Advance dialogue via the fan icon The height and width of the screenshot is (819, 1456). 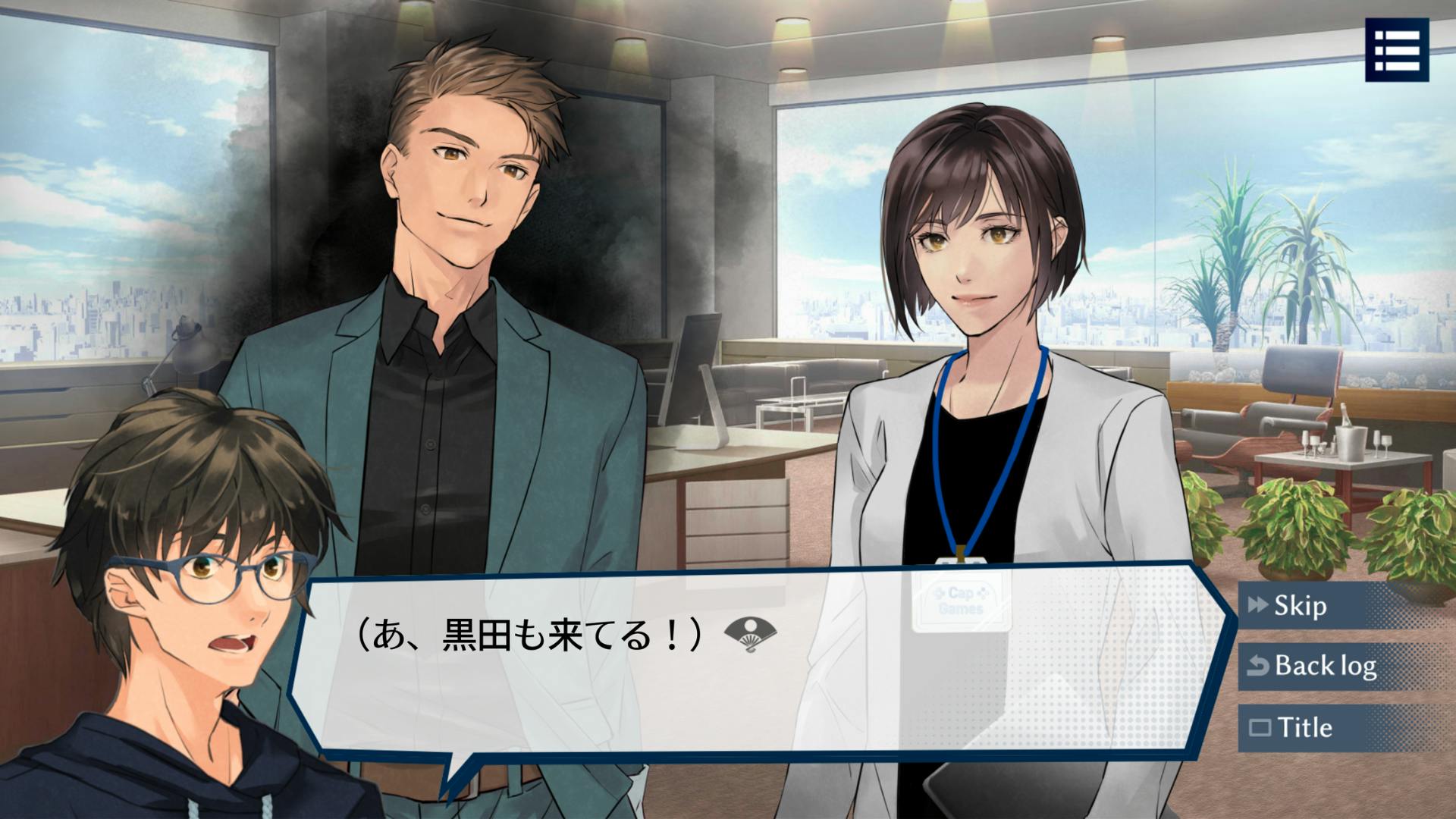pos(750,634)
